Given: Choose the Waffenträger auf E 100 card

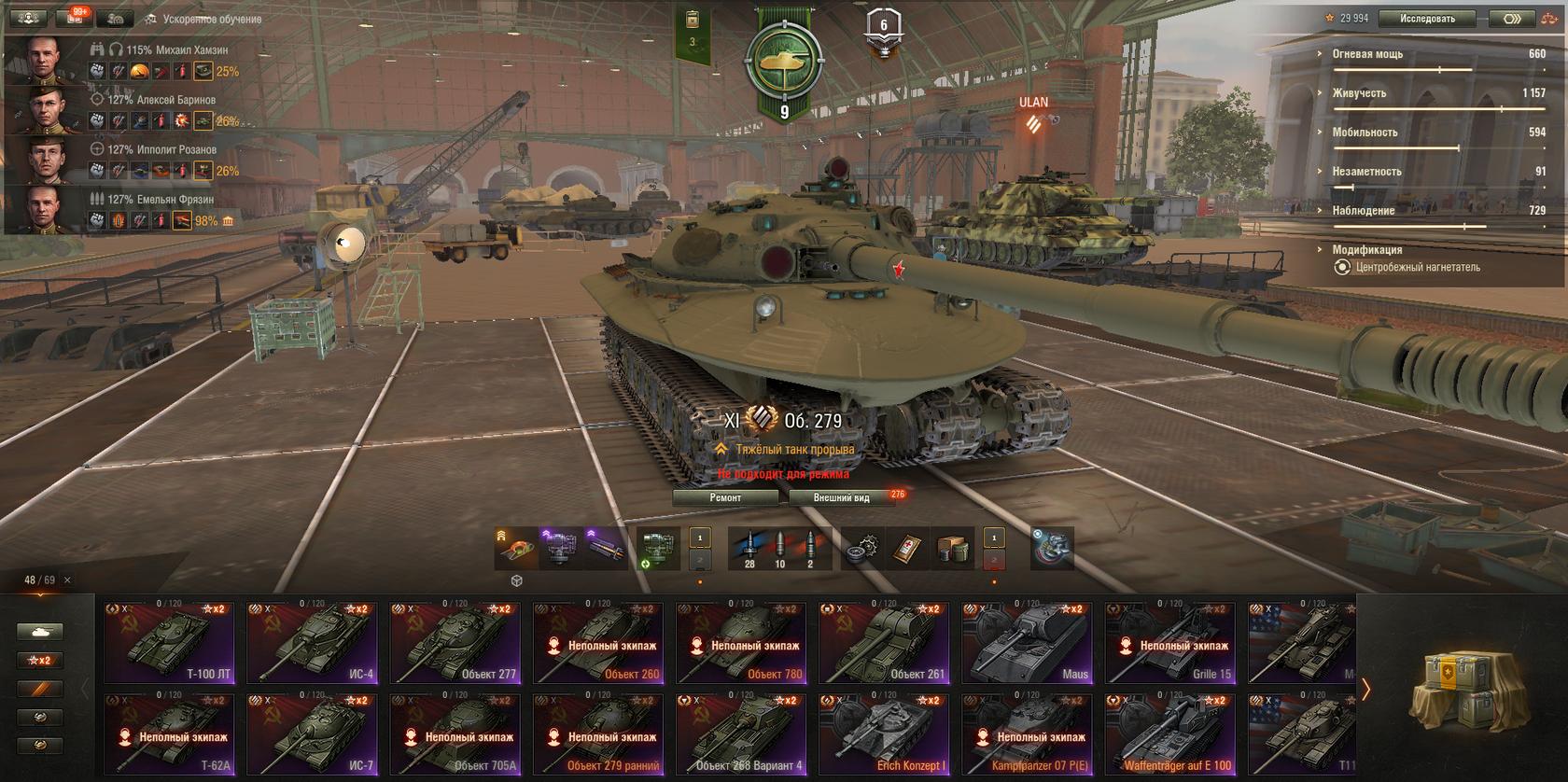Looking at the screenshot, I should coord(1171,735).
